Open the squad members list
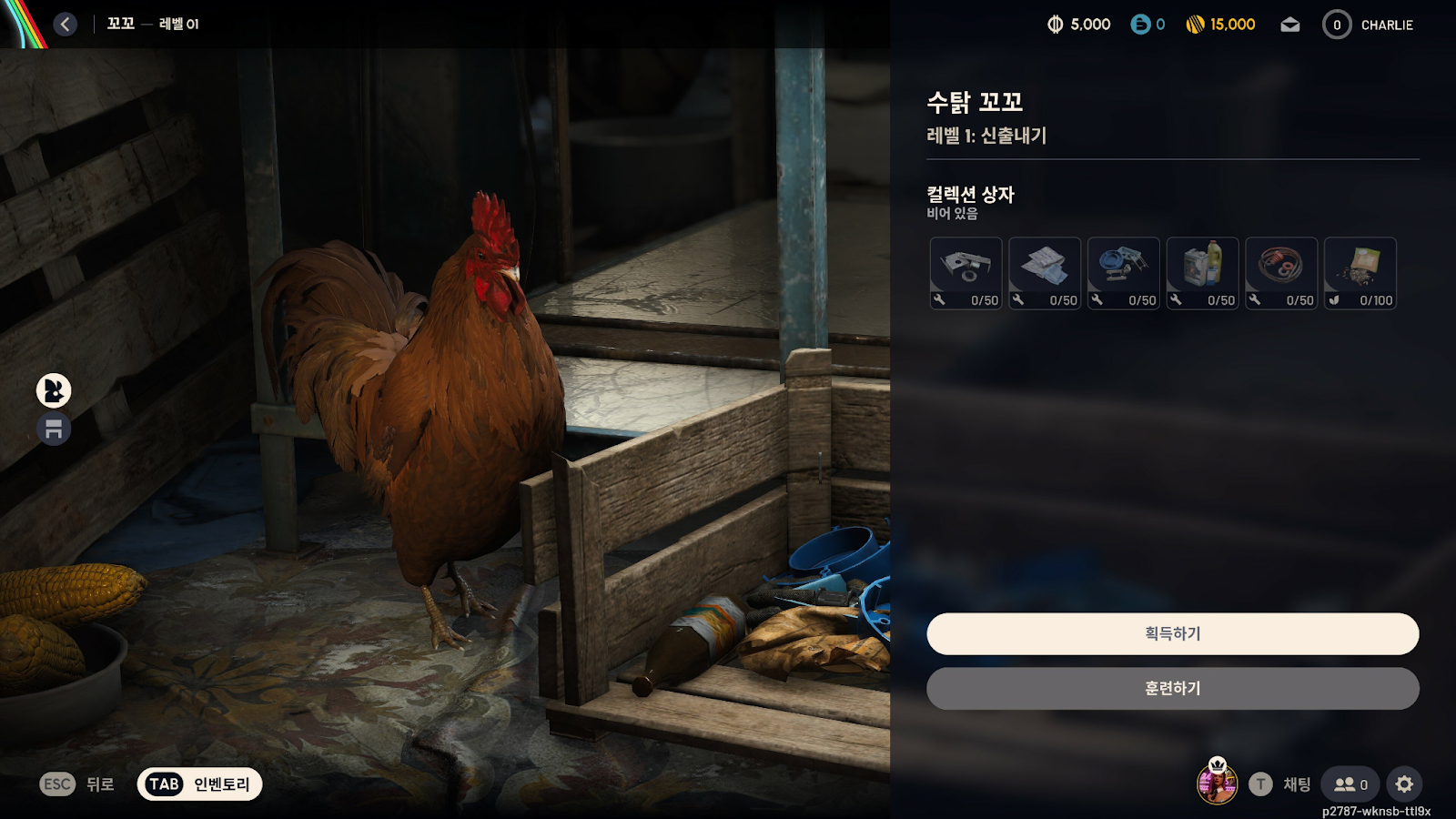 point(1350,784)
